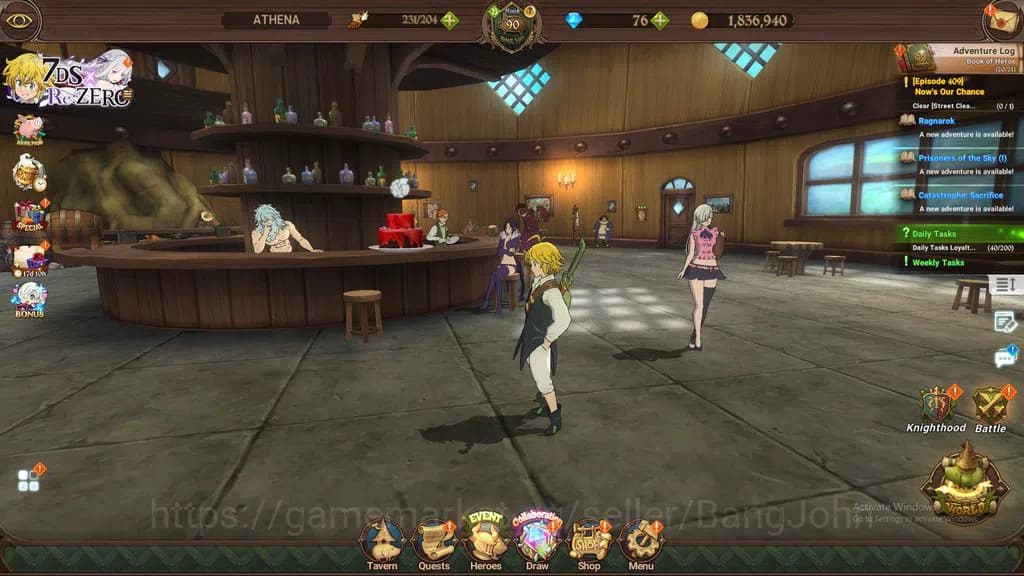Viewport: 1024px width, 576px height.
Task: Open the Adventure Log book
Action: [921, 56]
